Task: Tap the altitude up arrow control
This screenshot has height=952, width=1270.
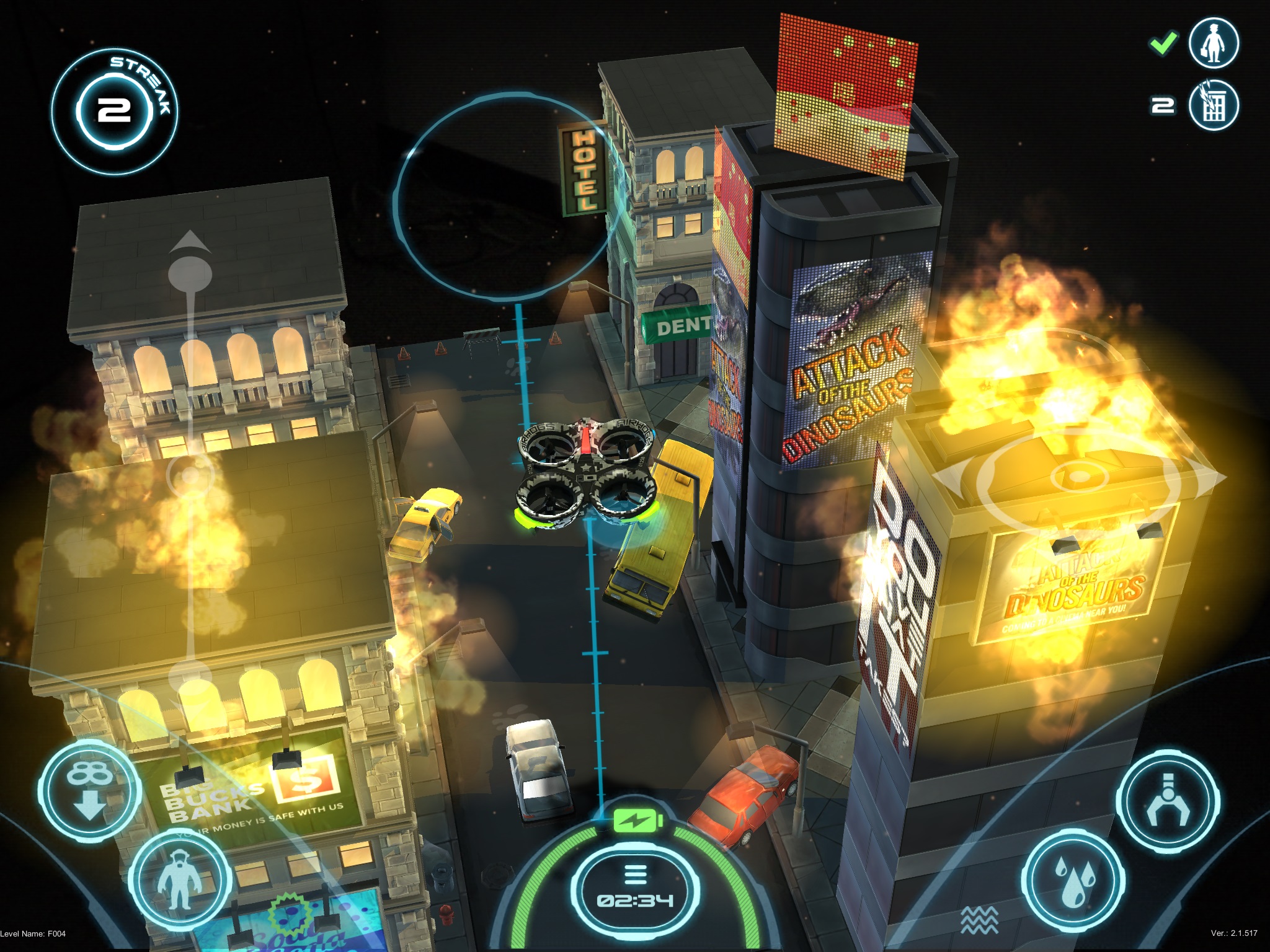Action: tap(190, 243)
